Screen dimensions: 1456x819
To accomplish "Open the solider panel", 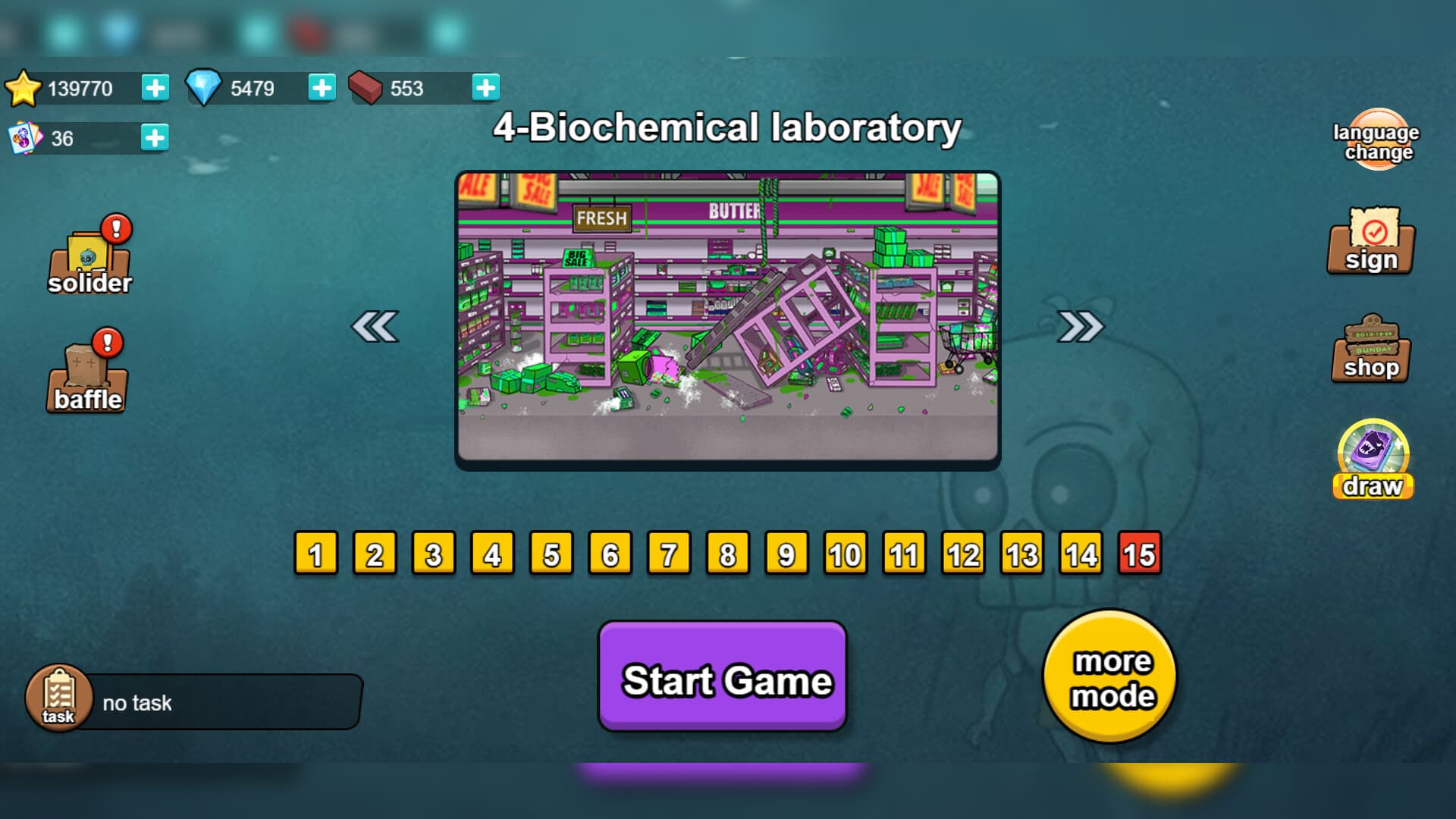I will (88, 258).
